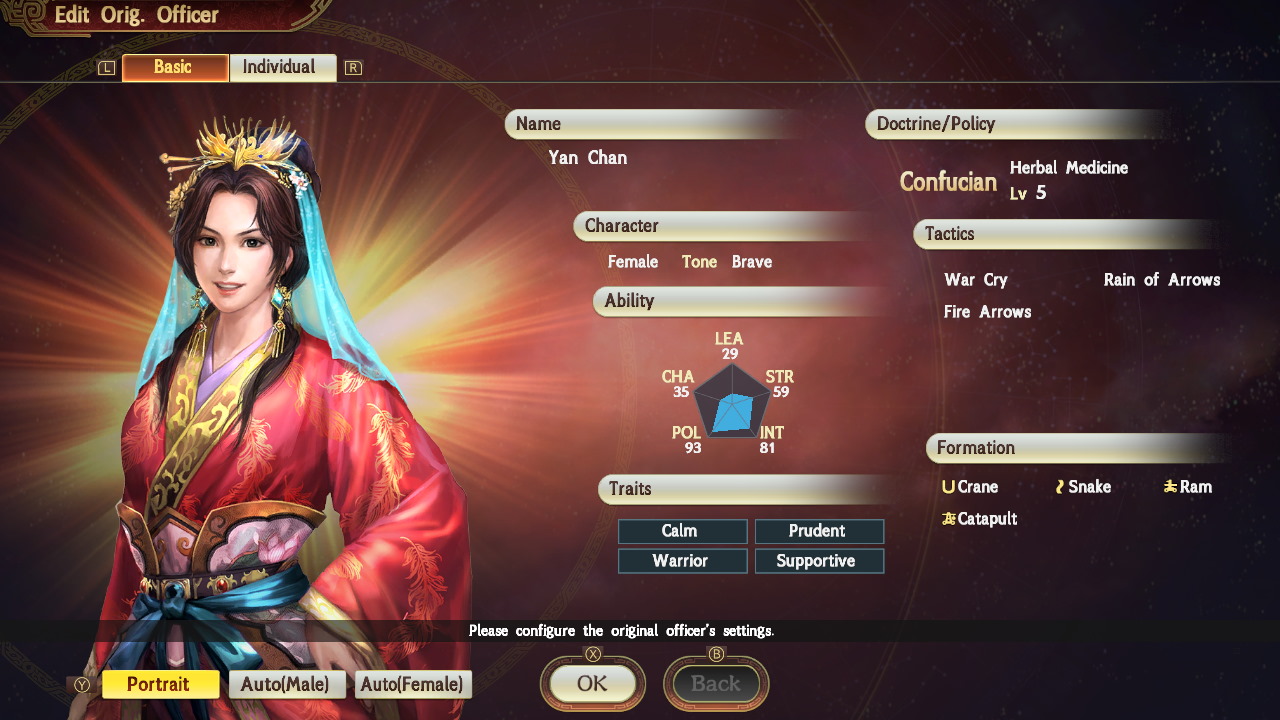Toggle the Female gender option
This screenshot has width=1280, height=720.
tap(632, 261)
